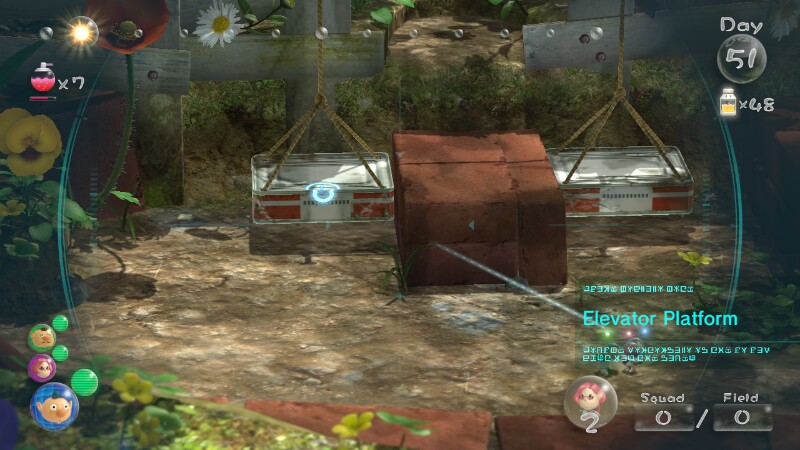This screenshot has height=450, width=800.
Task: Select the juice bottle icon
Action: (730, 103)
